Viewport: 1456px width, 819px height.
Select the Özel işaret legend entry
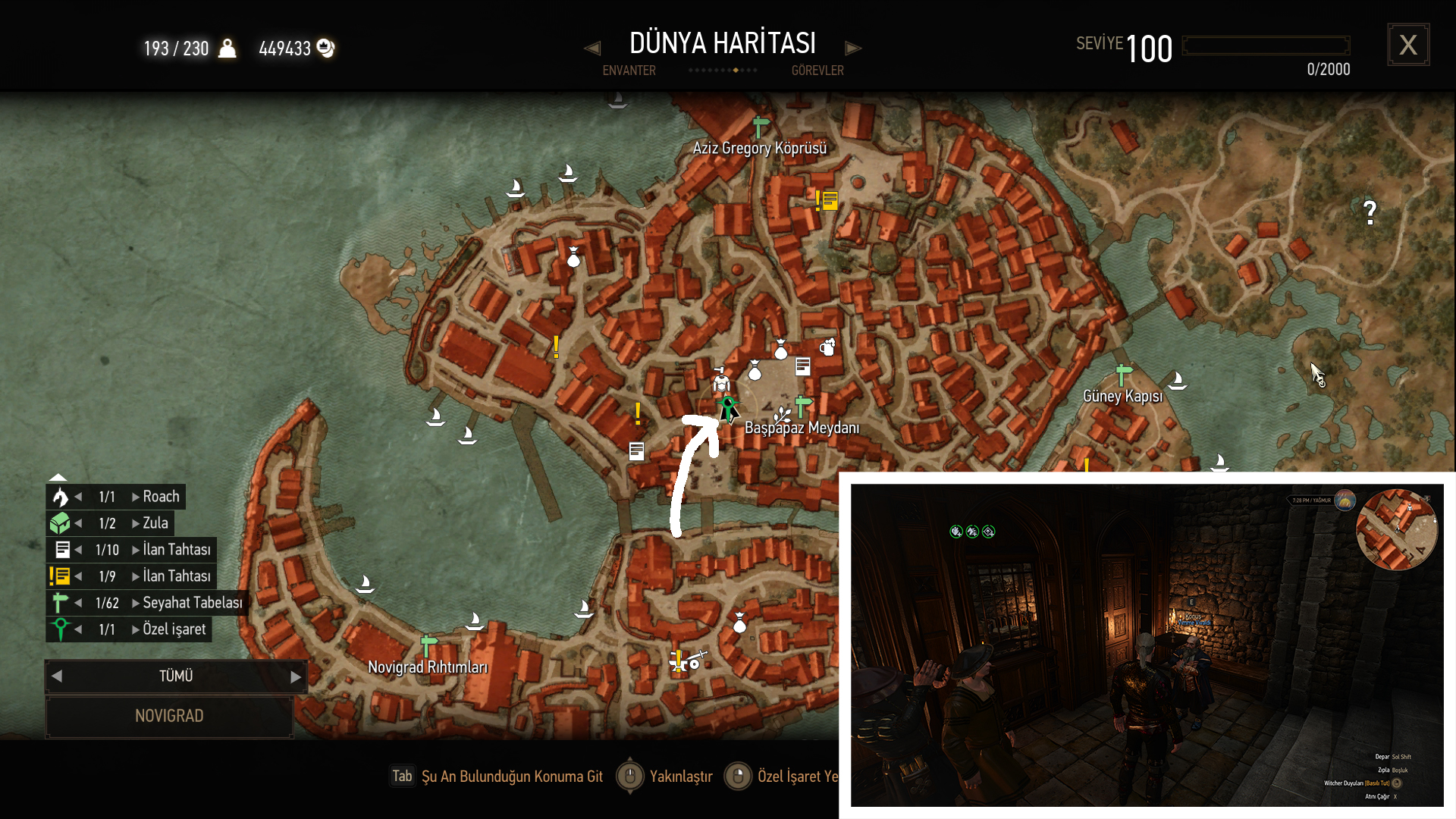click(x=174, y=629)
